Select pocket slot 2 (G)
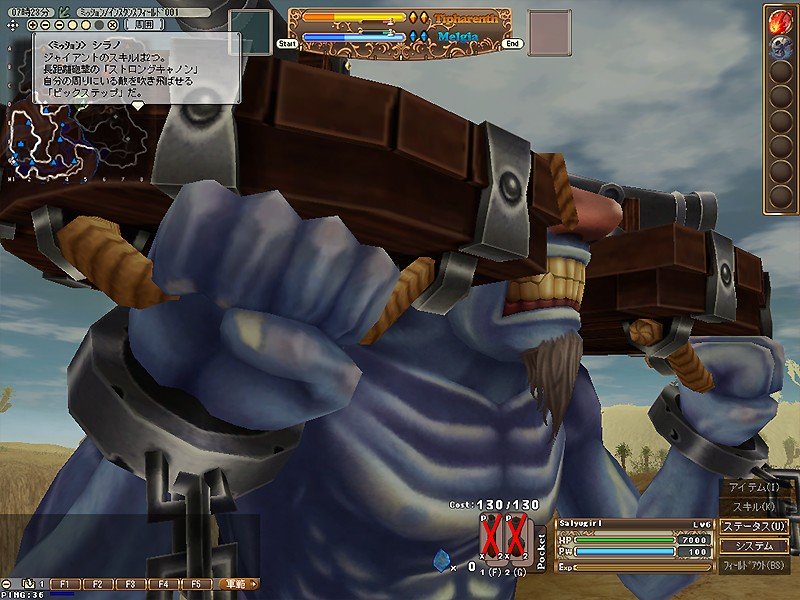The height and width of the screenshot is (600, 800). point(517,538)
